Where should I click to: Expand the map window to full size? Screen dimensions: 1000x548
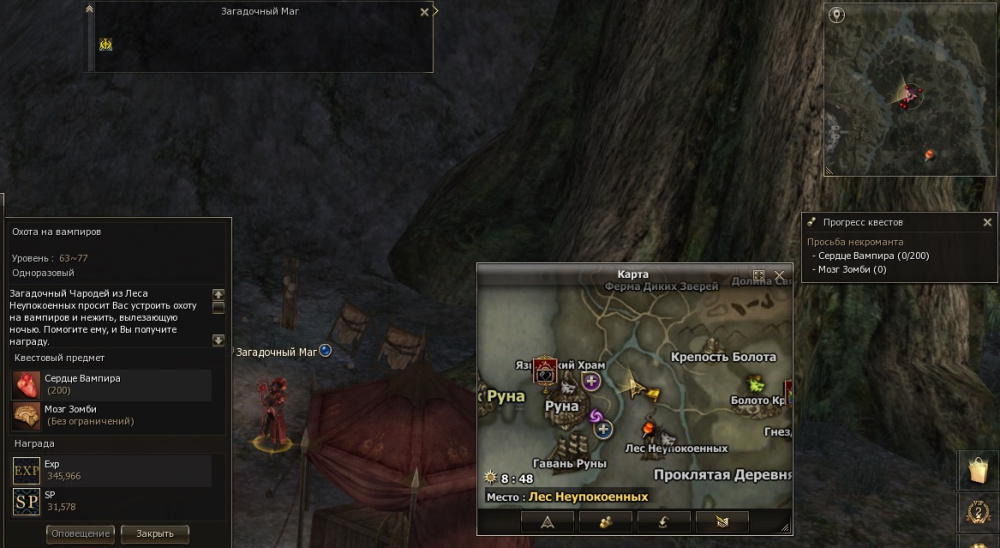(x=759, y=275)
